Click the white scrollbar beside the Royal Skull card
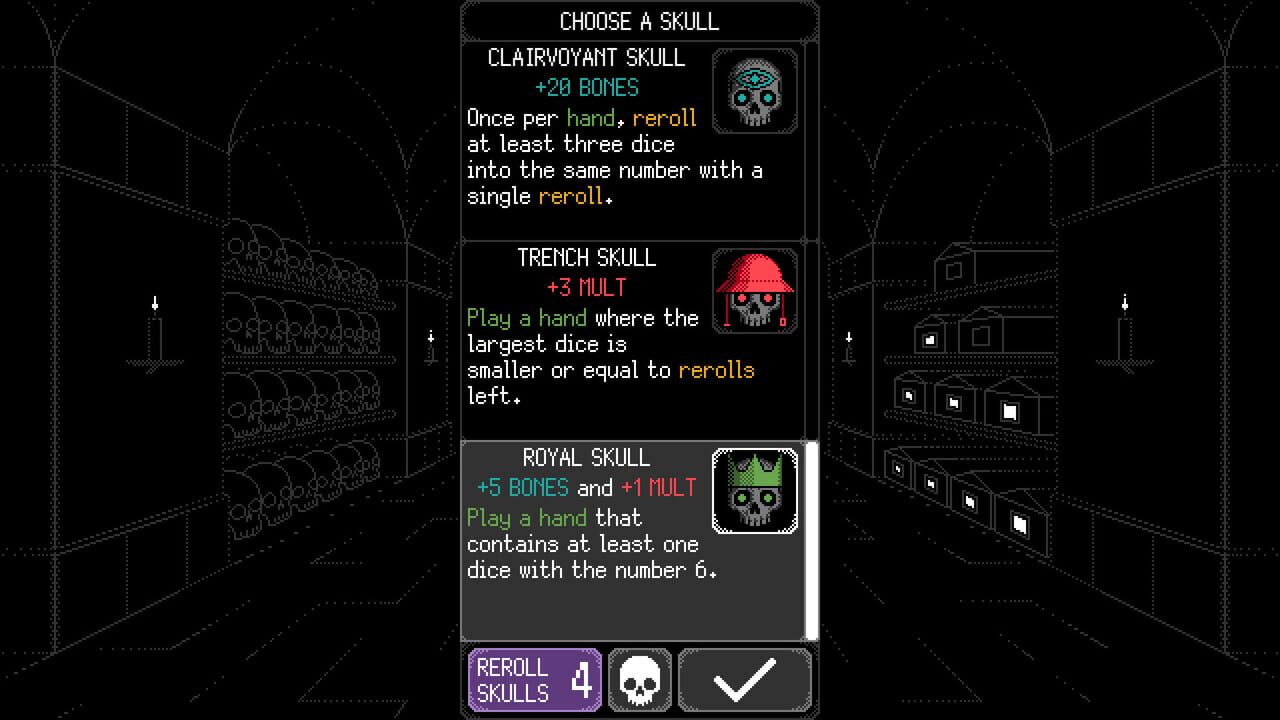Viewport: 1280px width, 720px height. coord(812,540)
